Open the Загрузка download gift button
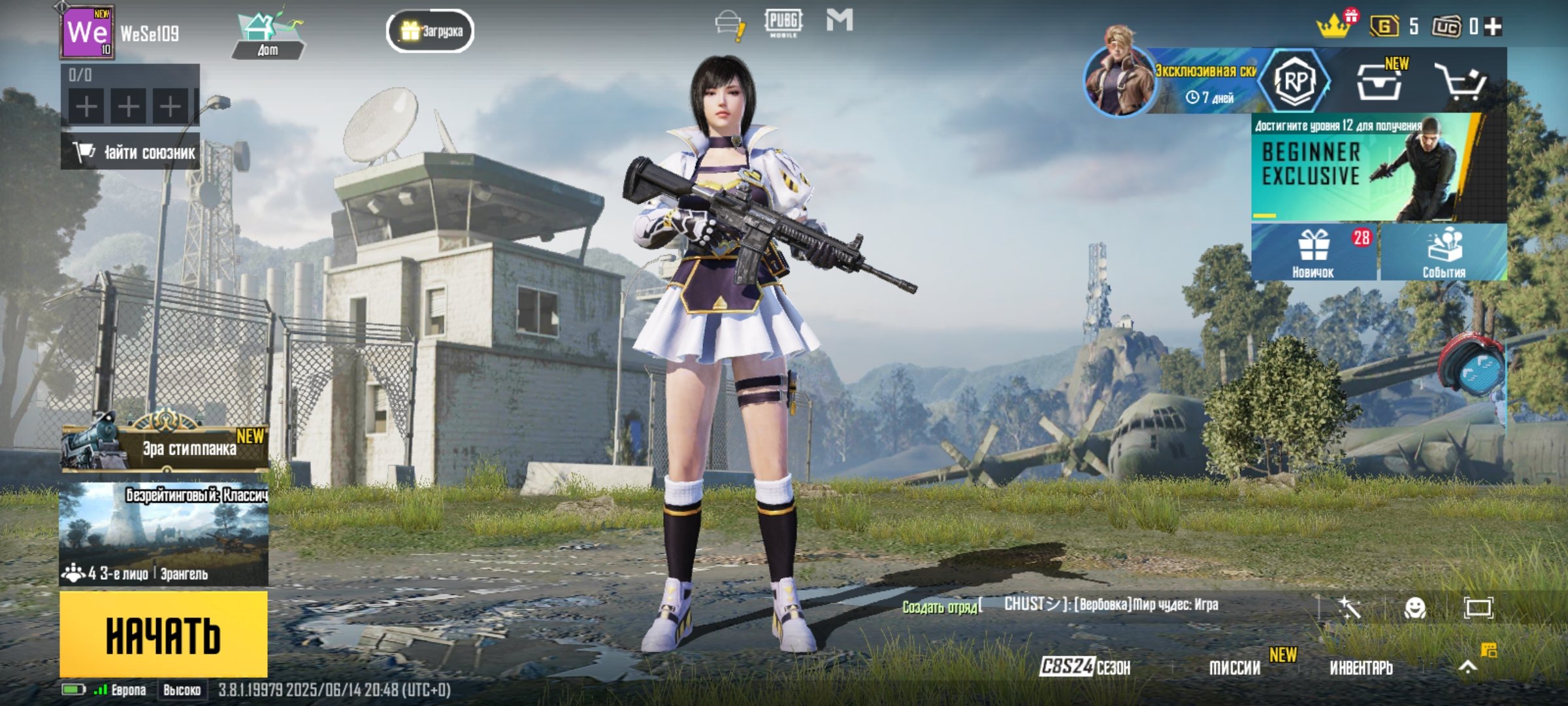Image resolution: width=1568 pixels, height=706 pixels. pos(430,31)
